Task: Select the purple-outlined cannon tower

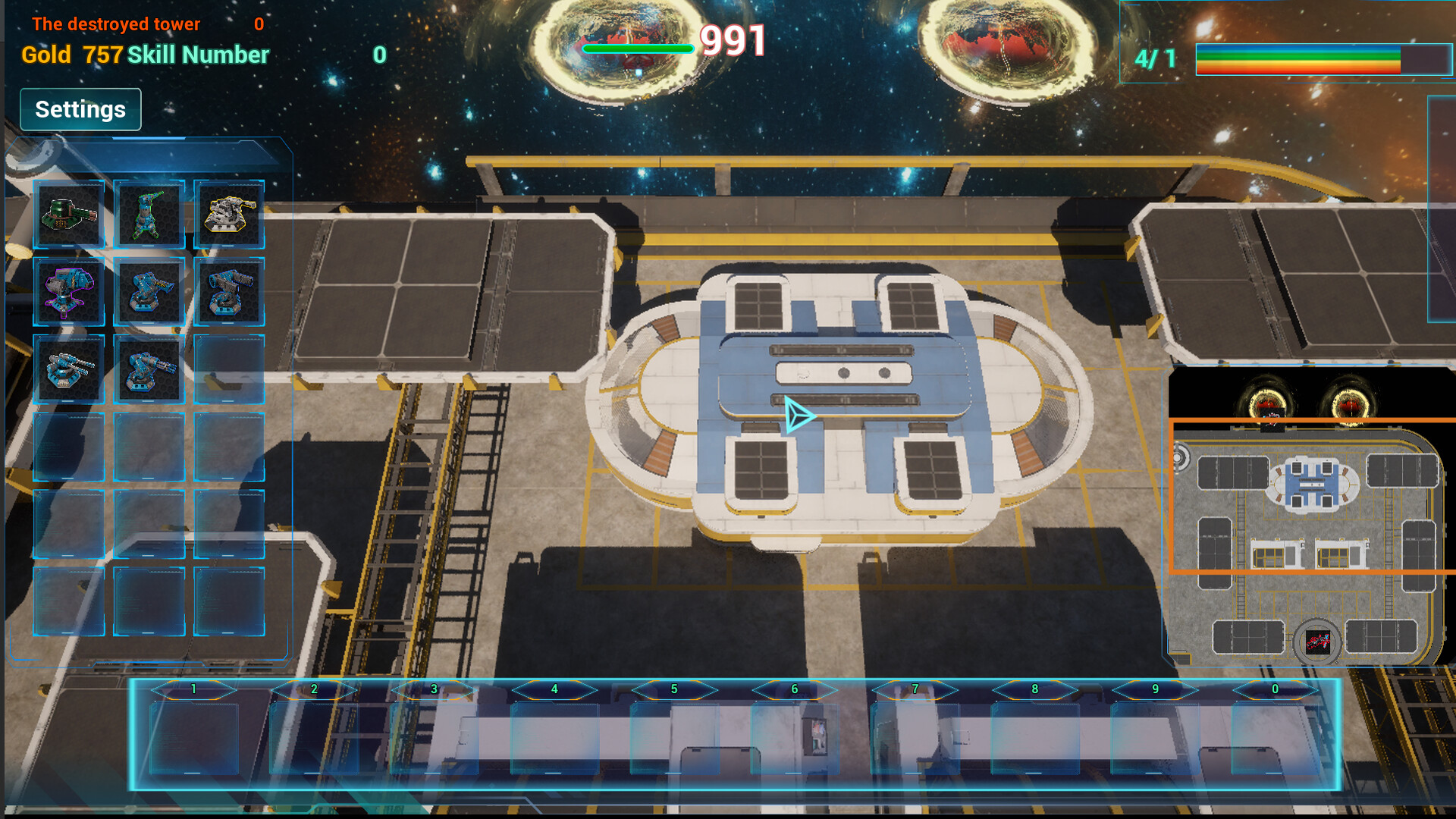Action: [x=70, y=292]
